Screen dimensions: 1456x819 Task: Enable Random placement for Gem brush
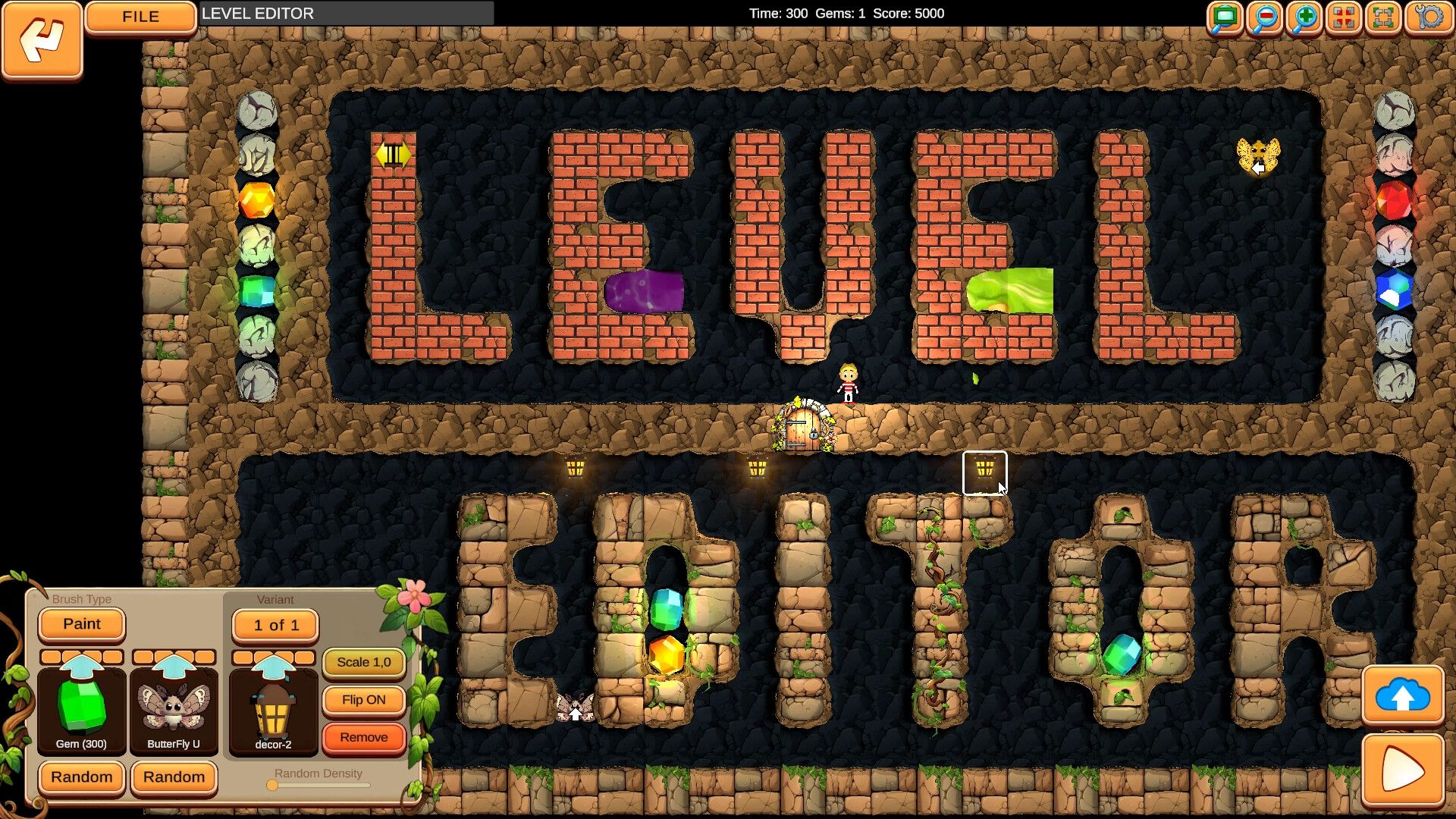81,778
